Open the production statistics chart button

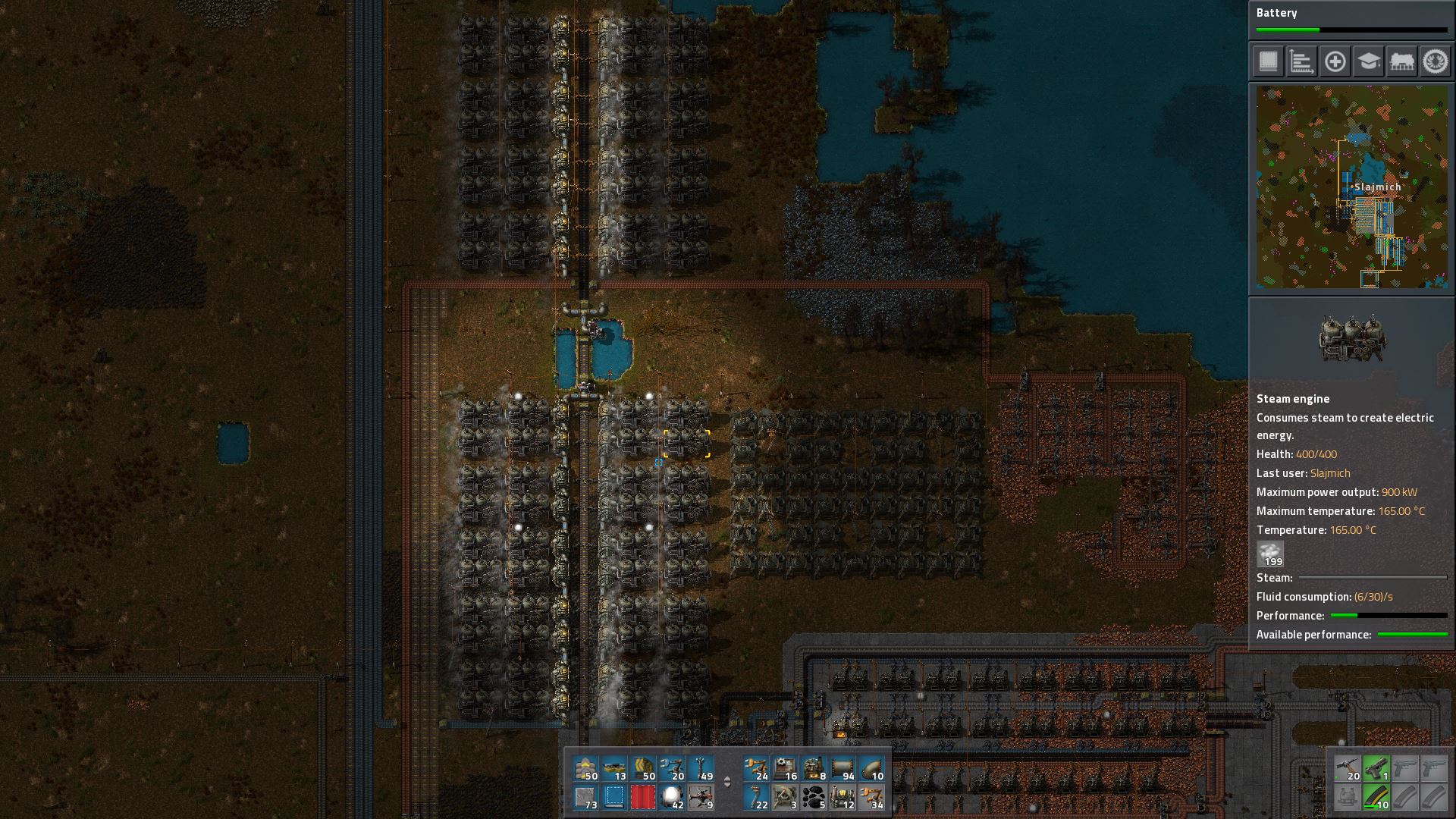[1301, 61]
